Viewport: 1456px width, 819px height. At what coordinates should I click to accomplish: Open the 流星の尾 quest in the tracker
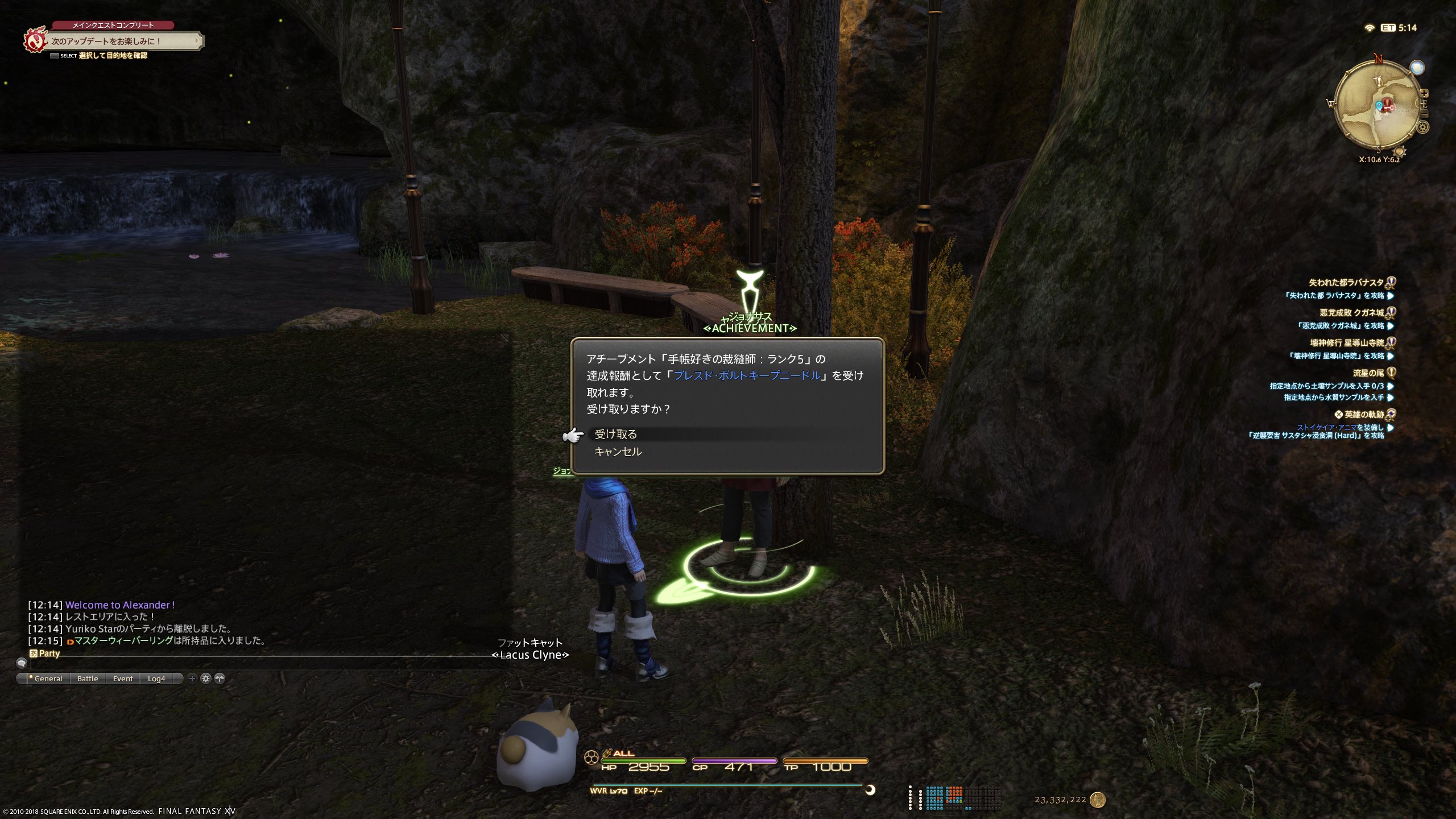(1368, 373)
